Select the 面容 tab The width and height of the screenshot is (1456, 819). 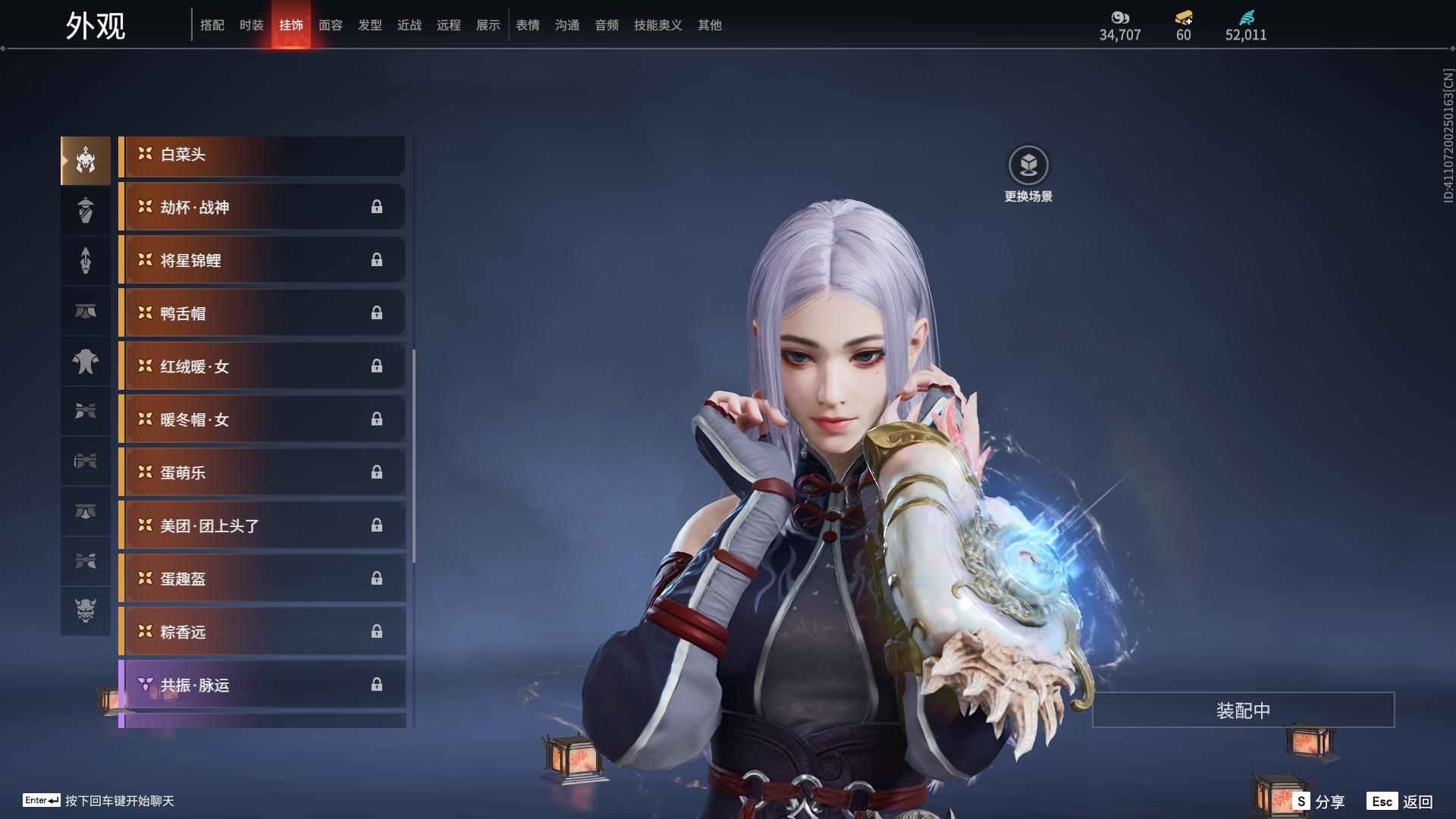point(331,25)
